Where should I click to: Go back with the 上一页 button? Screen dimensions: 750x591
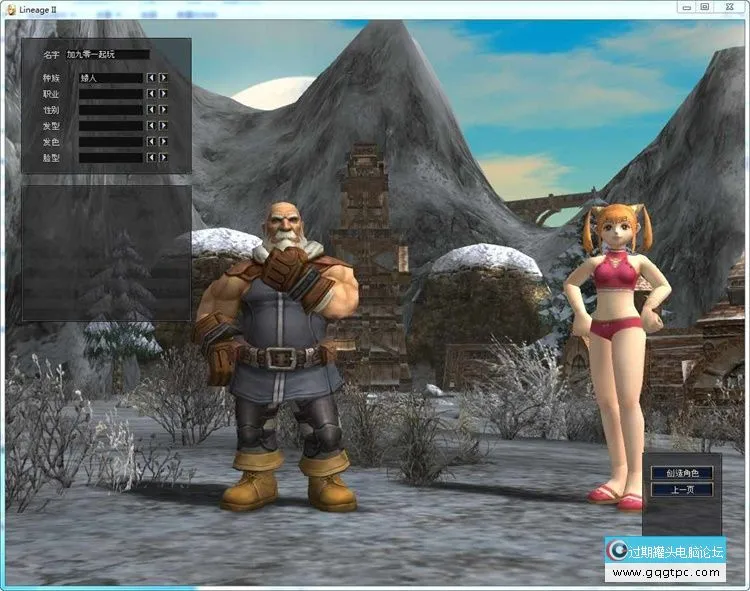[x=681, y=490]
